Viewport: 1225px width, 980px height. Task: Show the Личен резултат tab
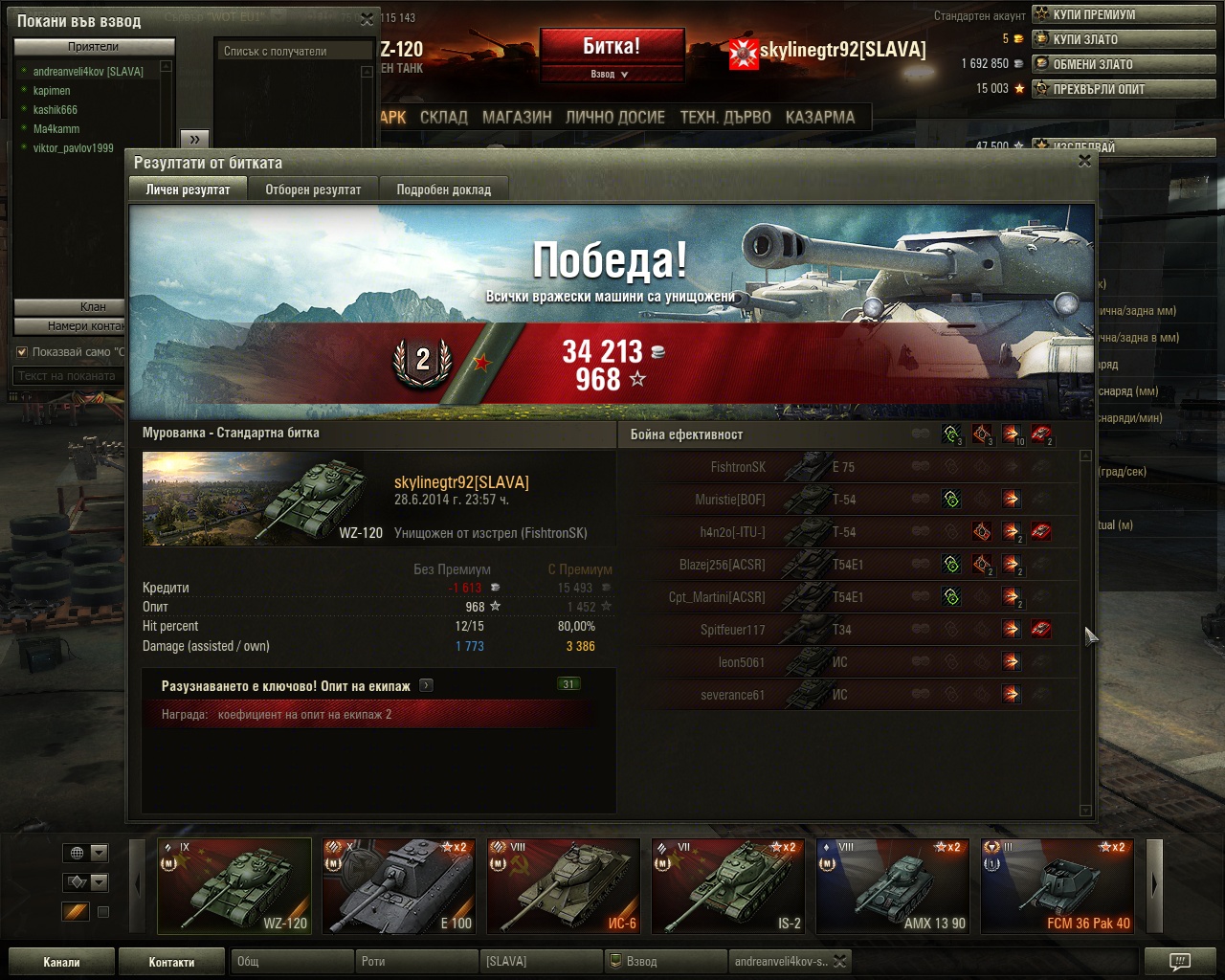[188, 189]
